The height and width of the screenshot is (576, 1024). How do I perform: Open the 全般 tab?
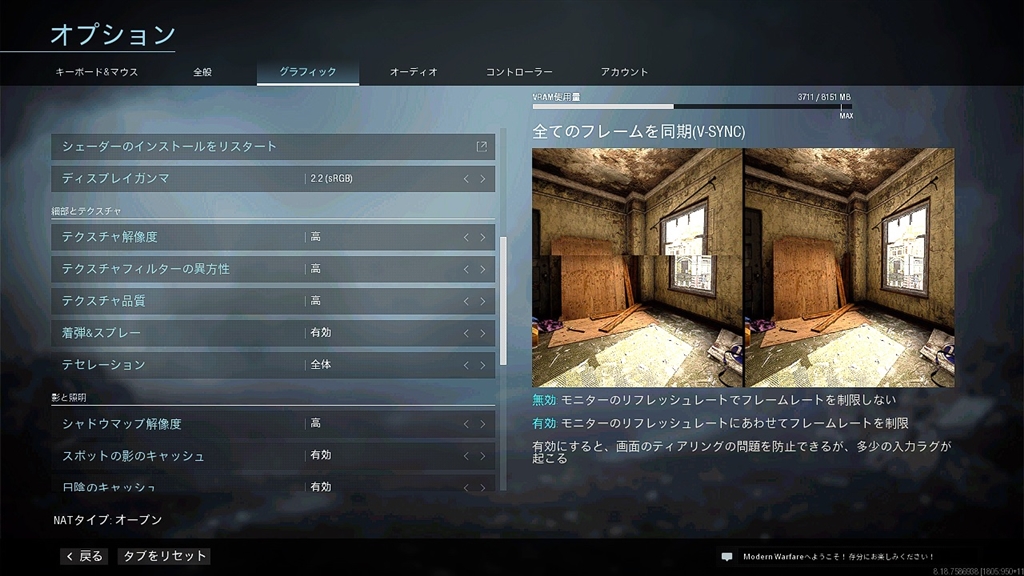[x=202, y=72]
